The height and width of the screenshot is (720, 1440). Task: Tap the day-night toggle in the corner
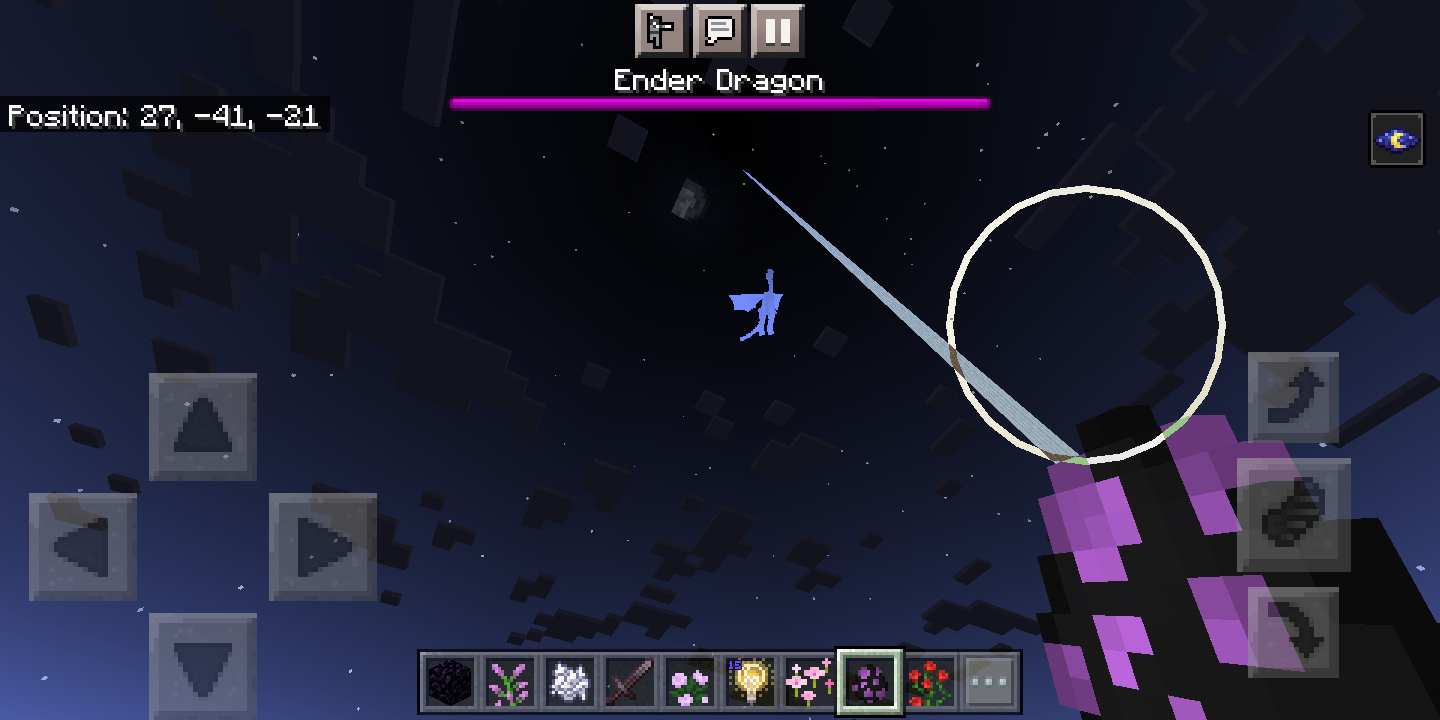pos(1398,139)
